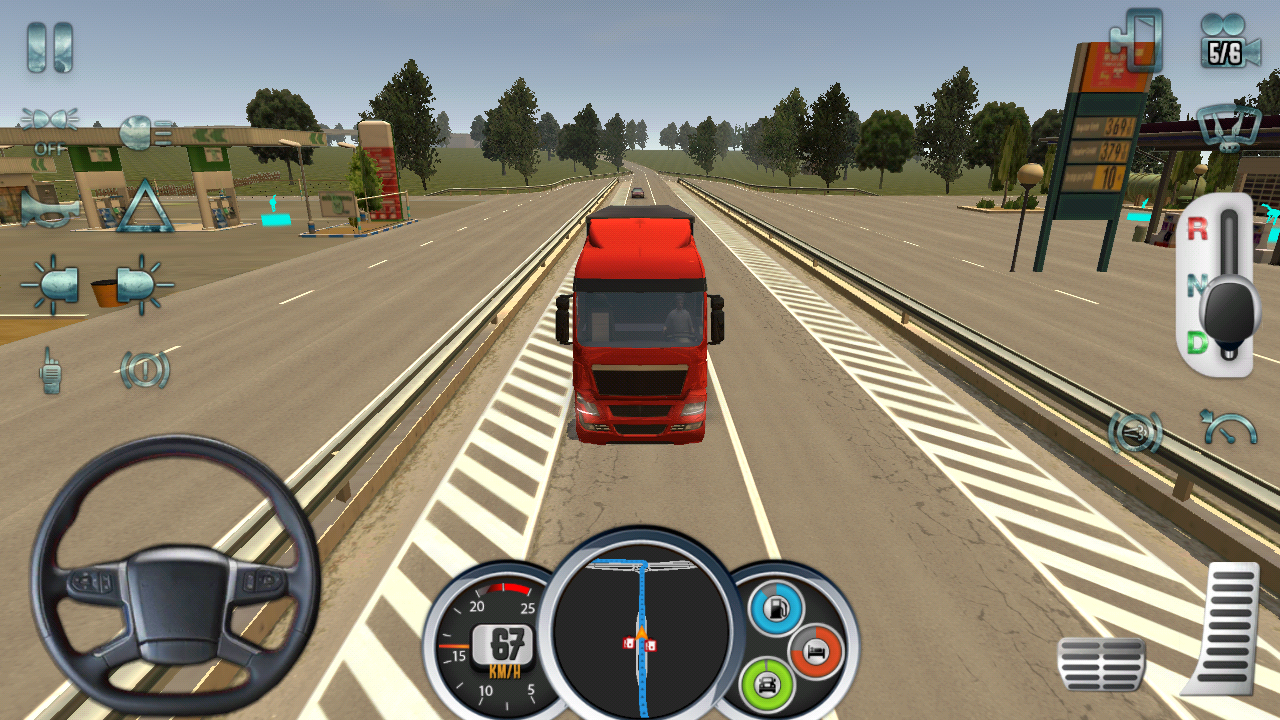The height and width of the screenshot is (720, 1280).
Task: Honk the truck horn
Action: coord(50,208)
